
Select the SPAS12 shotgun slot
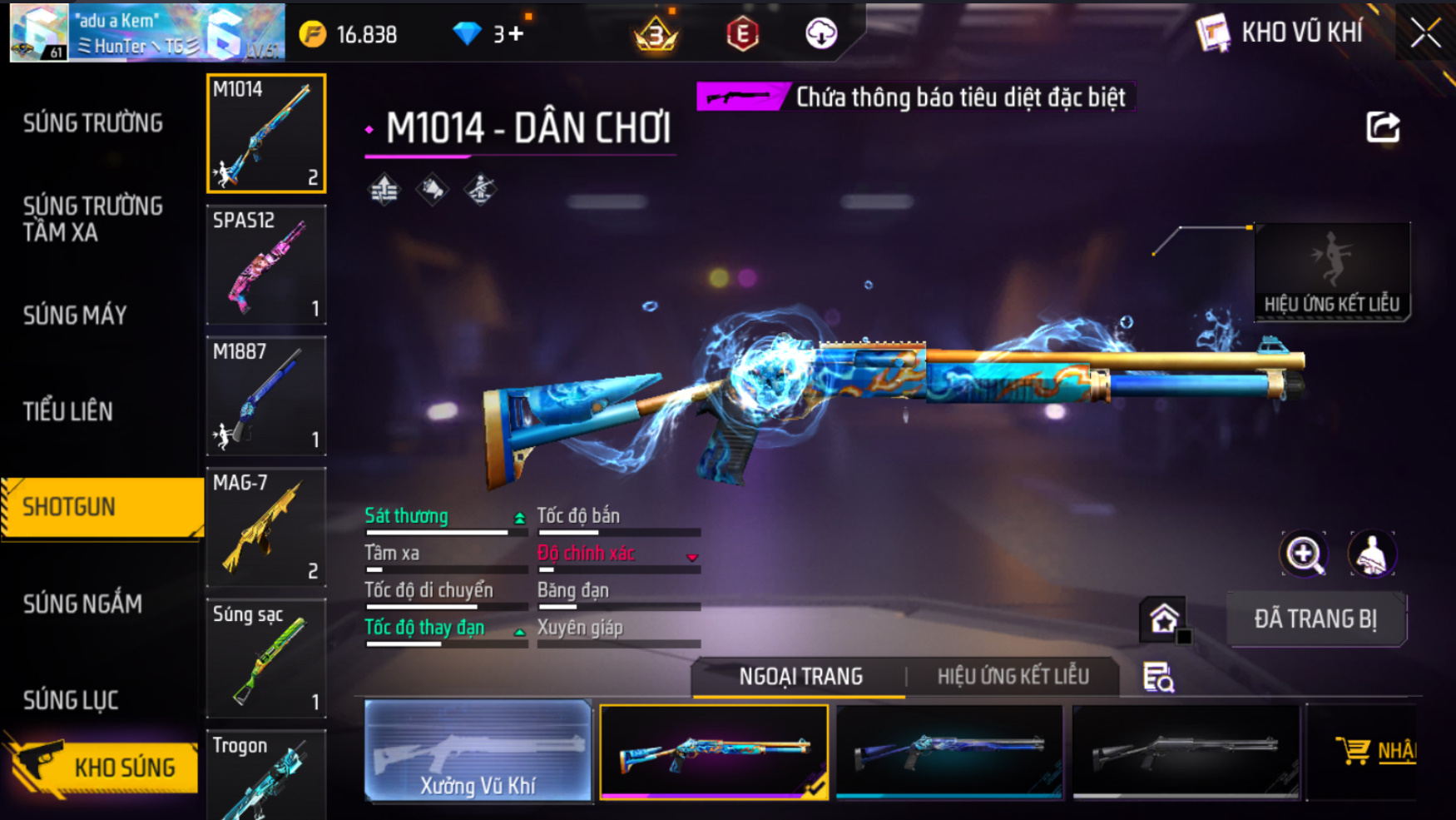(x=266, y=265)
